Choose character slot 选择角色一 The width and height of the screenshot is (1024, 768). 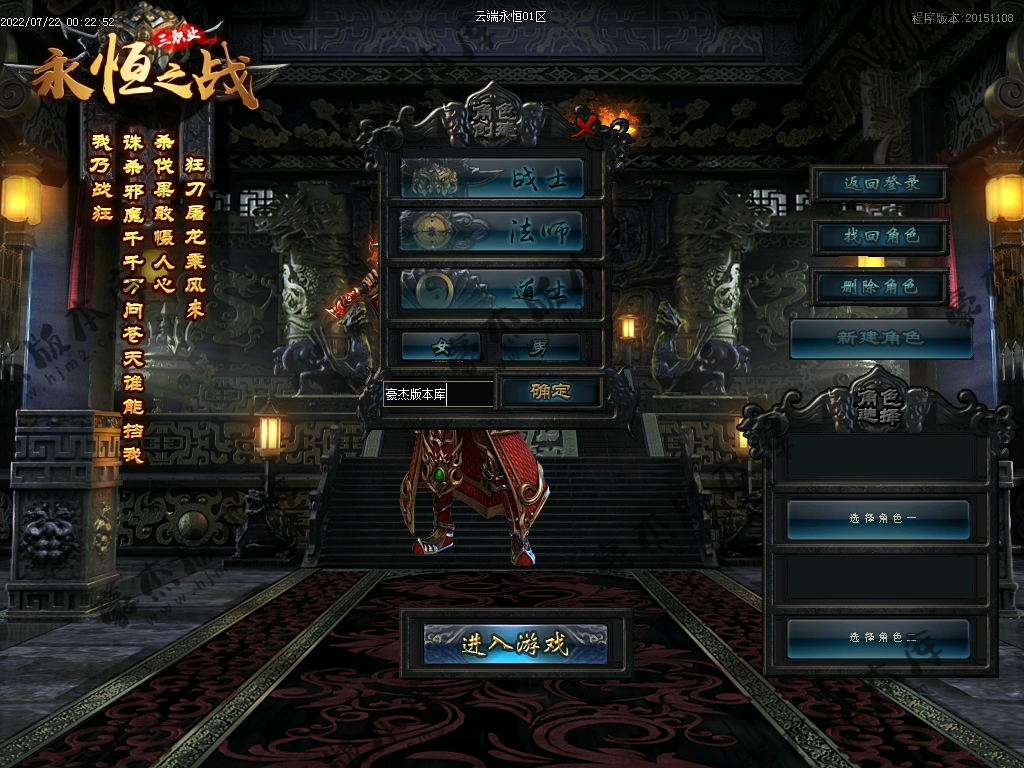click(x=878, y=519)
